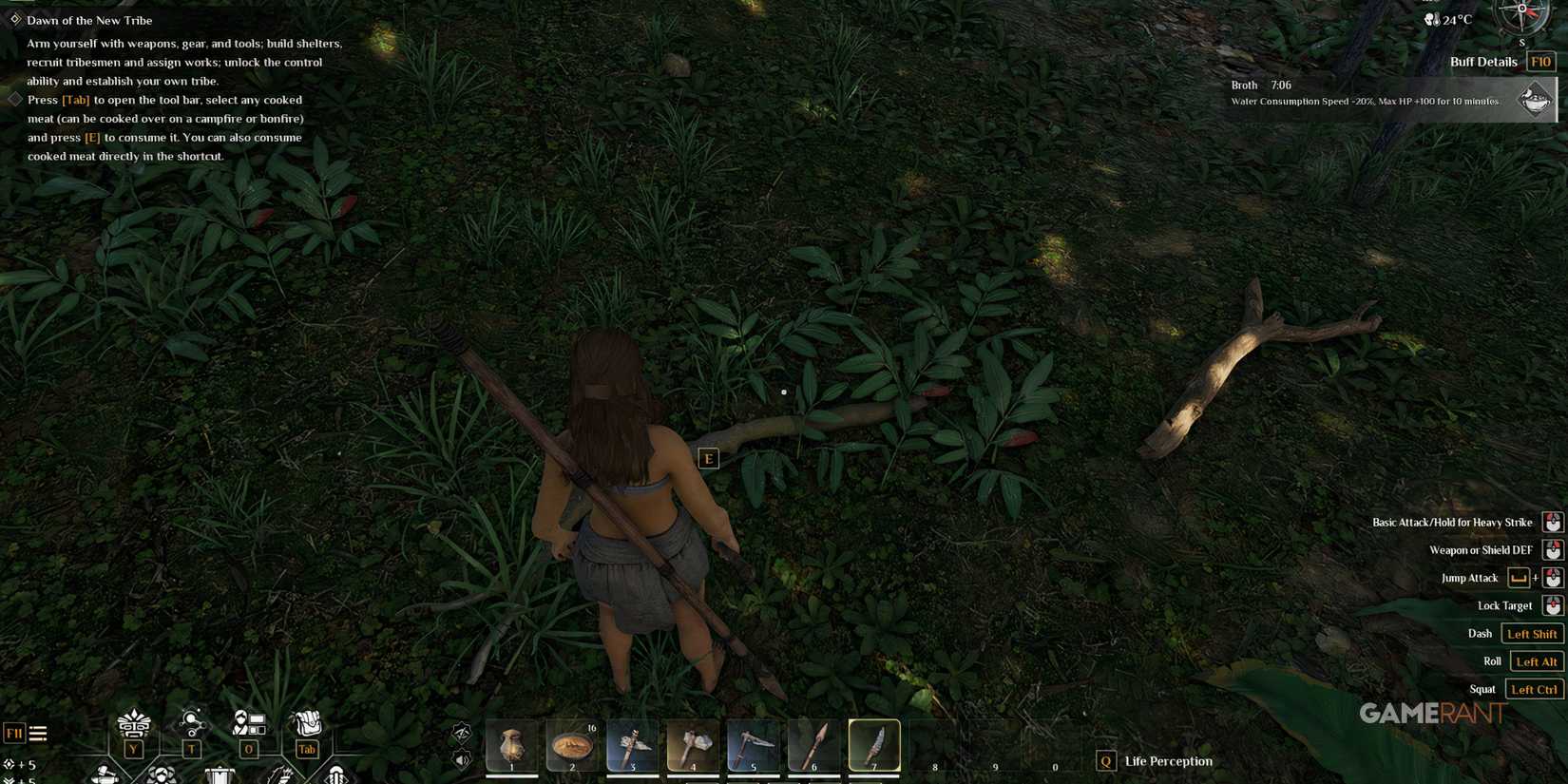Select the pickaxe in hotbar slot 5
Viewport: 1568px width, 784px height.
(x=753, y=745)
